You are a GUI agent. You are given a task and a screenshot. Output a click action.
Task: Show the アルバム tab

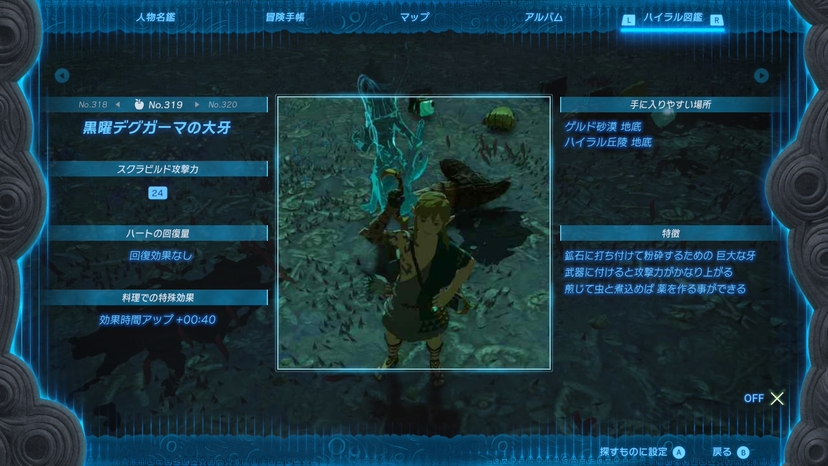tap(543, 18)
